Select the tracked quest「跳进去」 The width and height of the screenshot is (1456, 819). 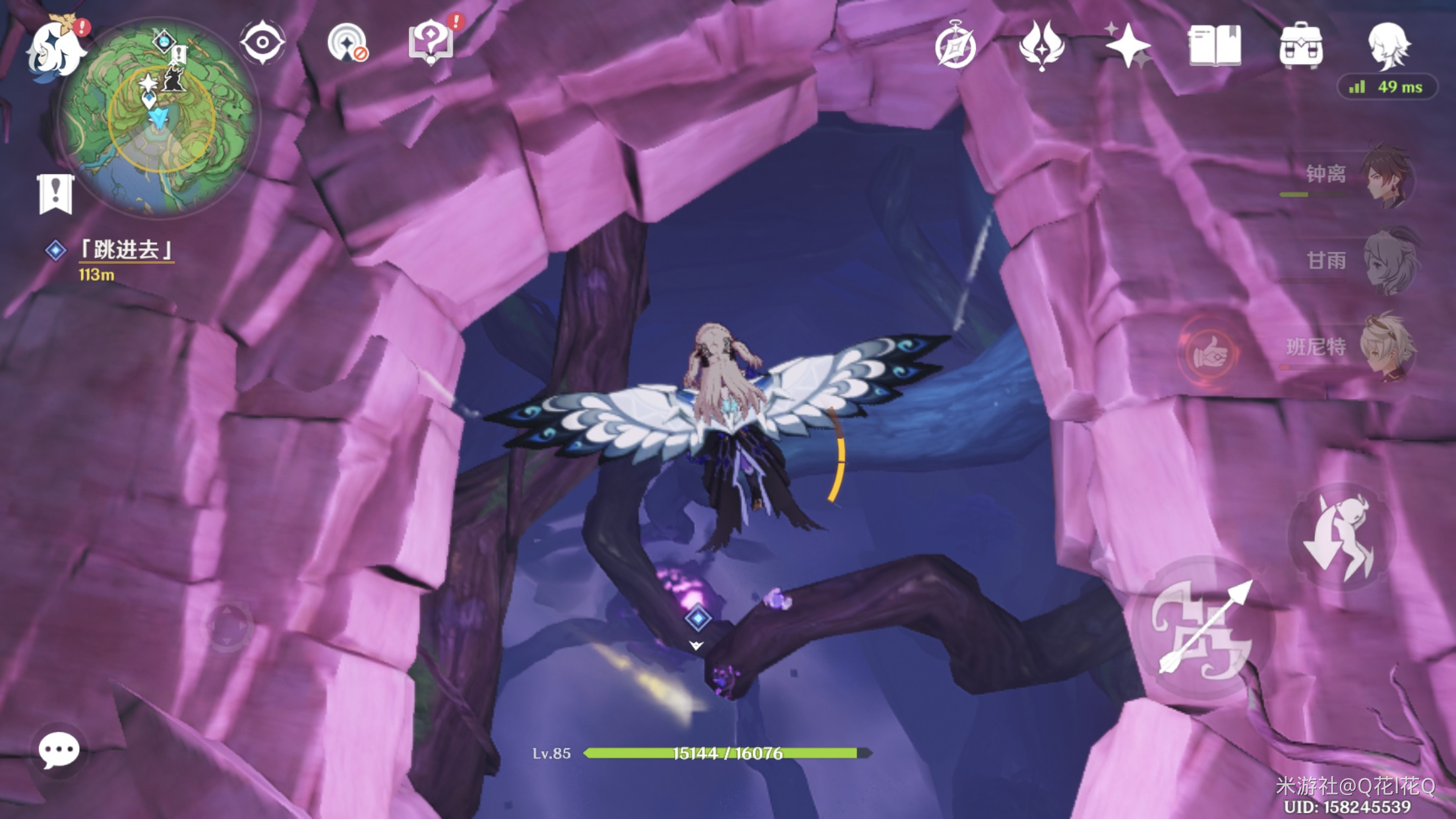125,251
